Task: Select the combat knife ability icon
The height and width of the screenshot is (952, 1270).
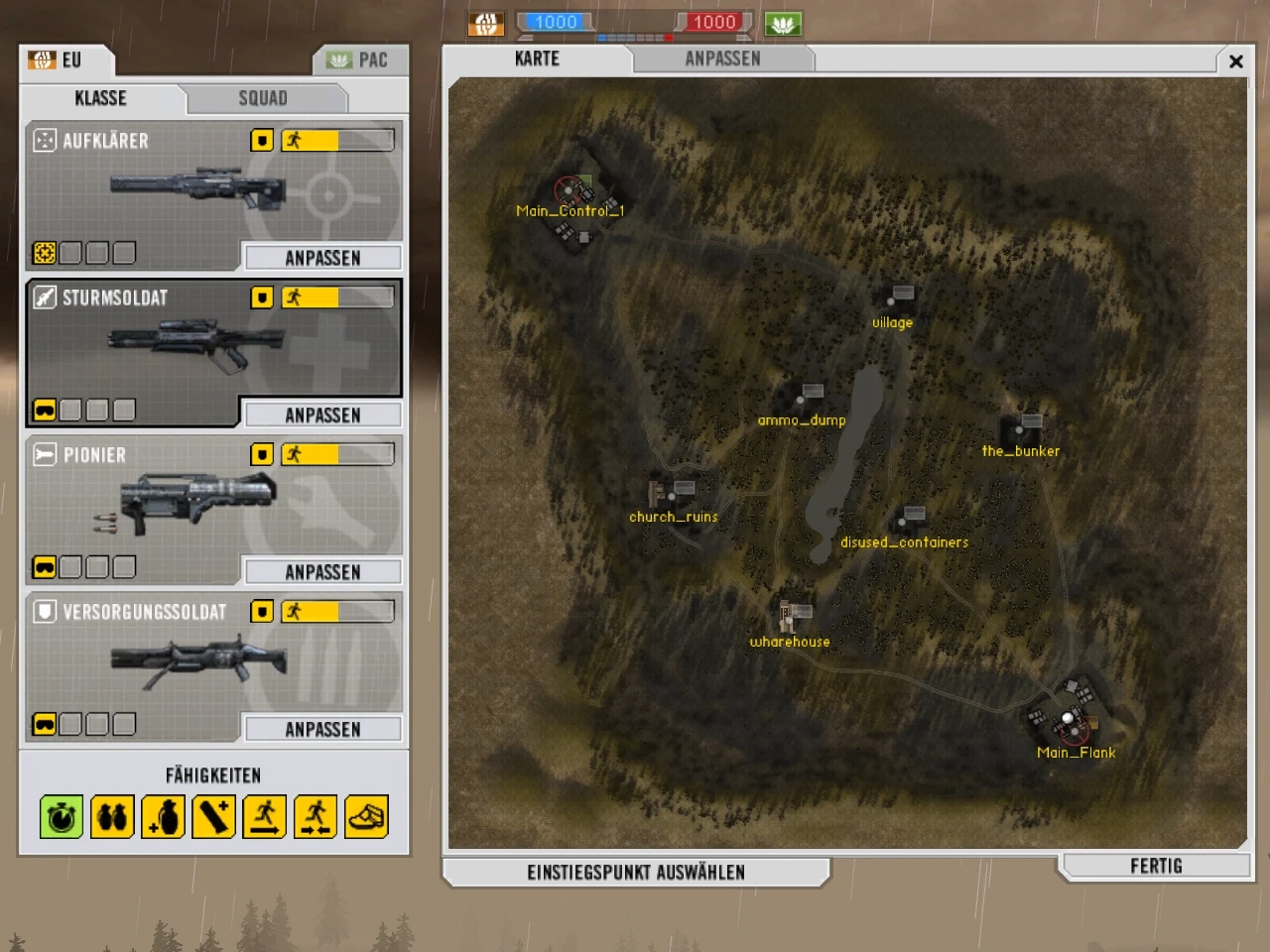Action: click(212, 816)
